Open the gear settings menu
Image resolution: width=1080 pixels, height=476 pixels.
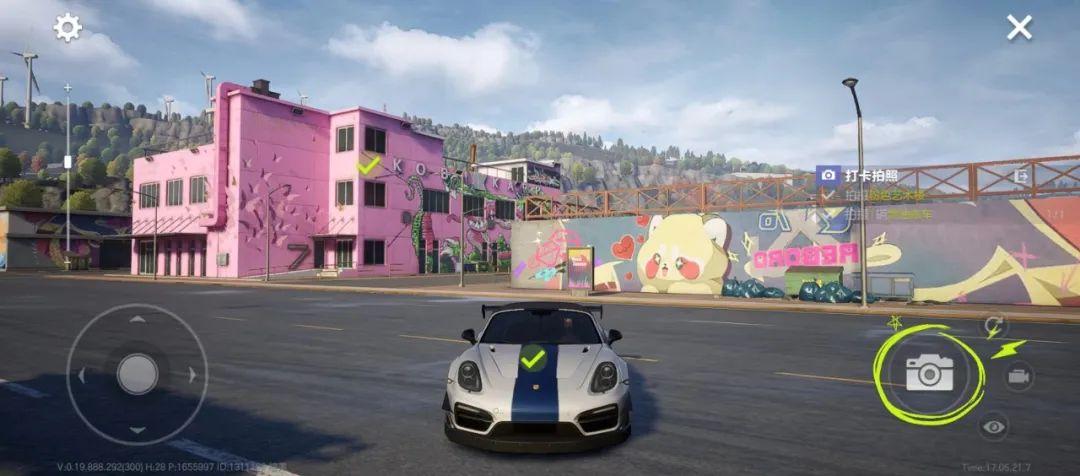coord(68,28)
